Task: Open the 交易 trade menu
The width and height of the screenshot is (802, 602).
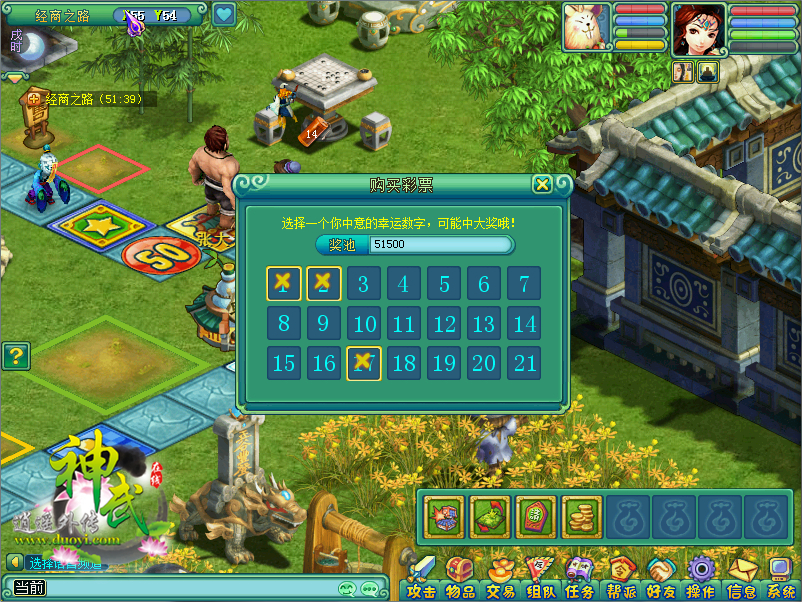Action: 501,579
